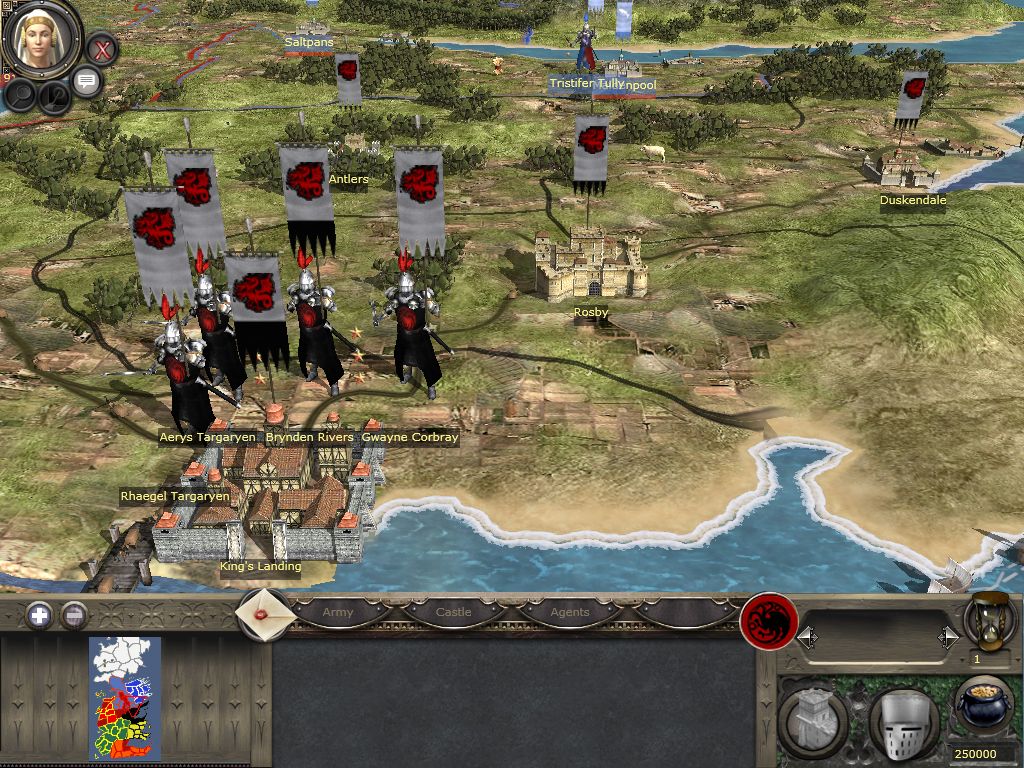The width and height of the screenshot is (1024, 768).
Task: Open the Targaryen faction overview emblem
Action: pyautogui.click(x=768, y=622)
